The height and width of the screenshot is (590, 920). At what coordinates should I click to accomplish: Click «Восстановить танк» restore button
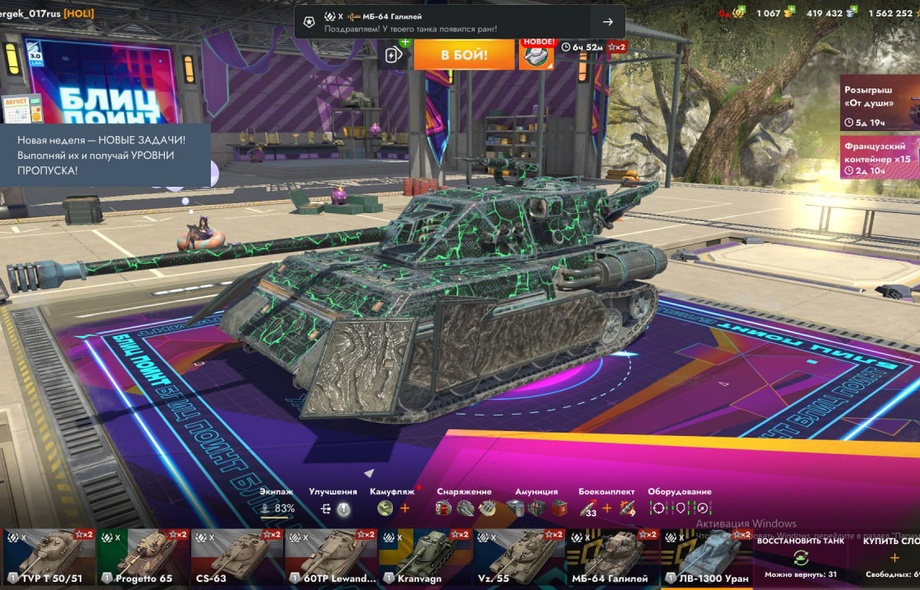tap(800, 555)
